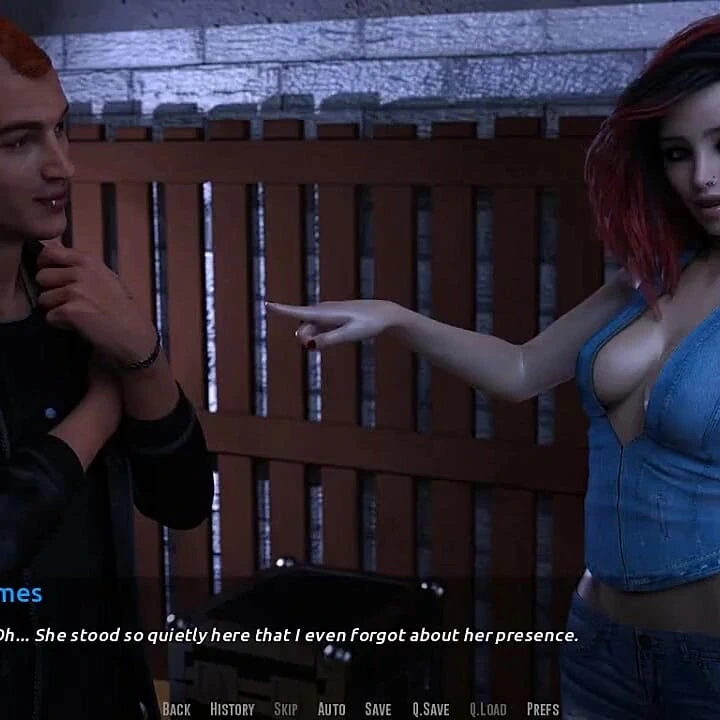Activate the Skip button
Viewport: 720px width, 720px height.
[286, 709]
